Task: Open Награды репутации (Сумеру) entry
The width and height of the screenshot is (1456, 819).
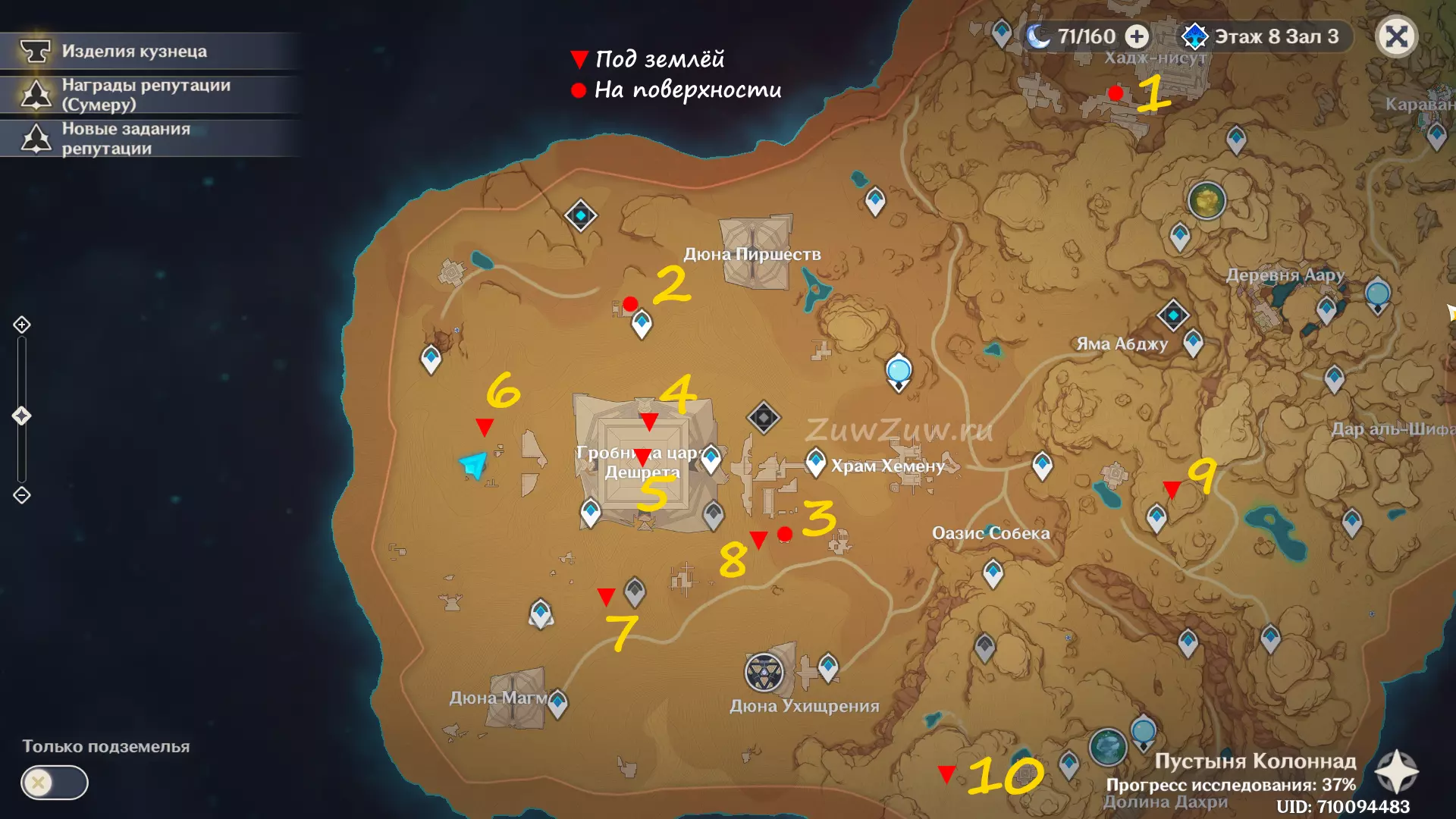Action: [146, 95]
